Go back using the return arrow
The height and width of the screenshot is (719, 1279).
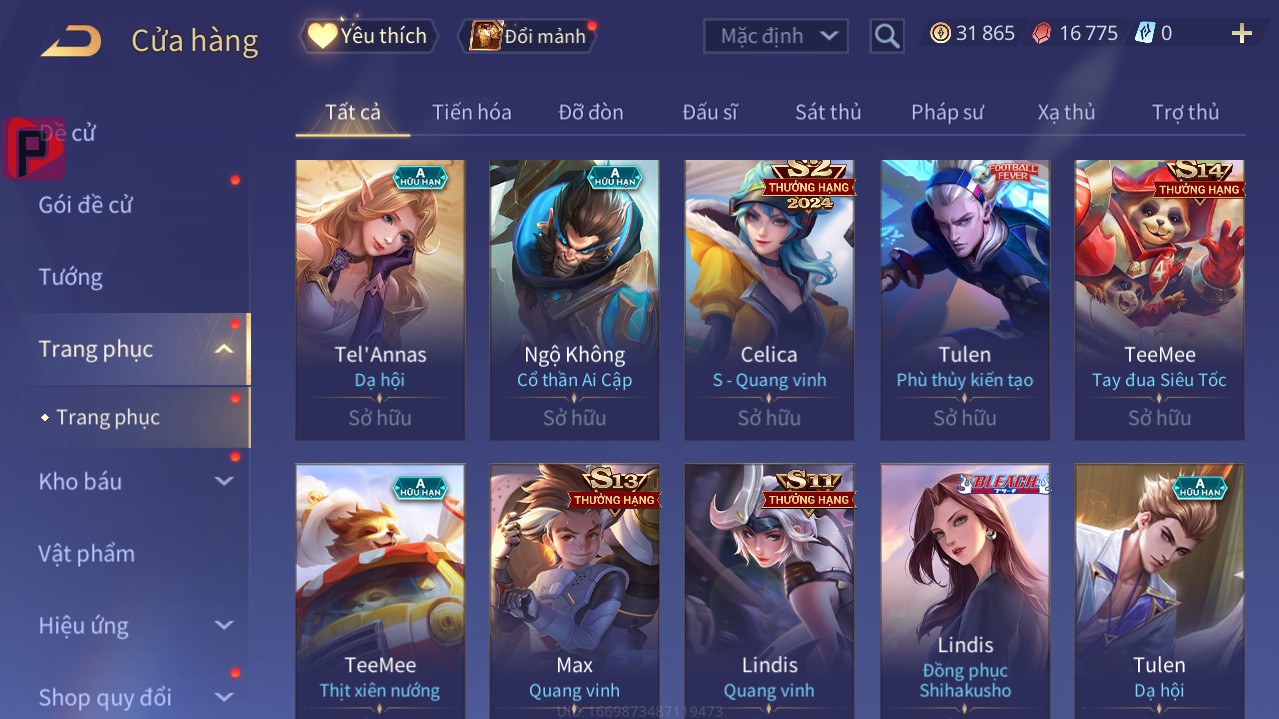71,41
